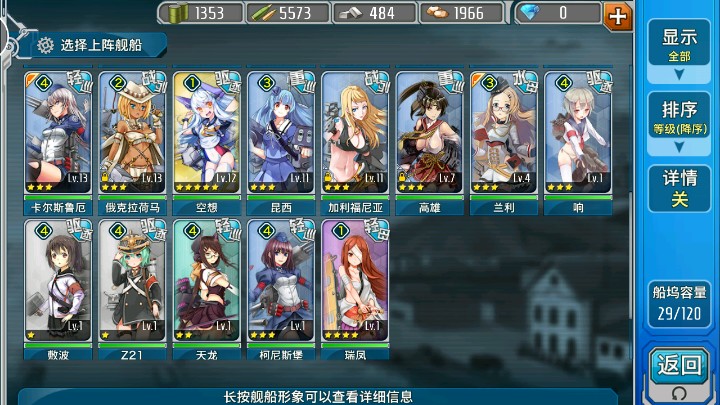Add diamonds with the orange plus button
Screen dimensions: 720x405
tap(618, 14)
